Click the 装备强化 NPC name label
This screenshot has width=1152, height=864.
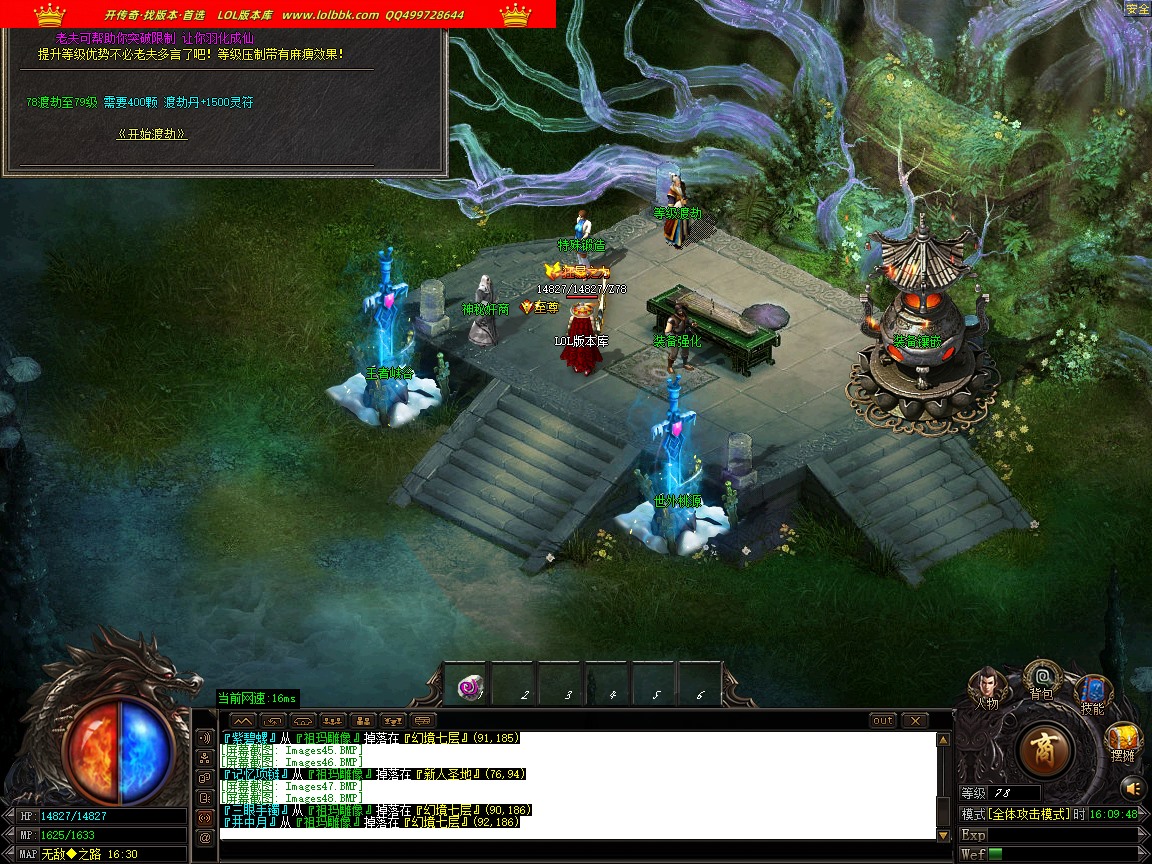tap(677, 341)
